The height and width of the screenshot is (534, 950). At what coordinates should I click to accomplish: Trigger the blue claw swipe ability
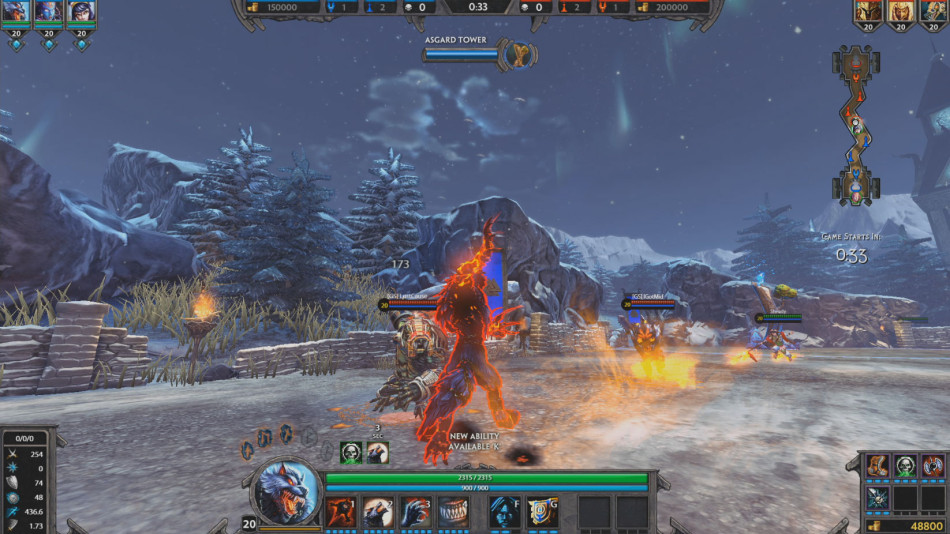tap(416, 511)
